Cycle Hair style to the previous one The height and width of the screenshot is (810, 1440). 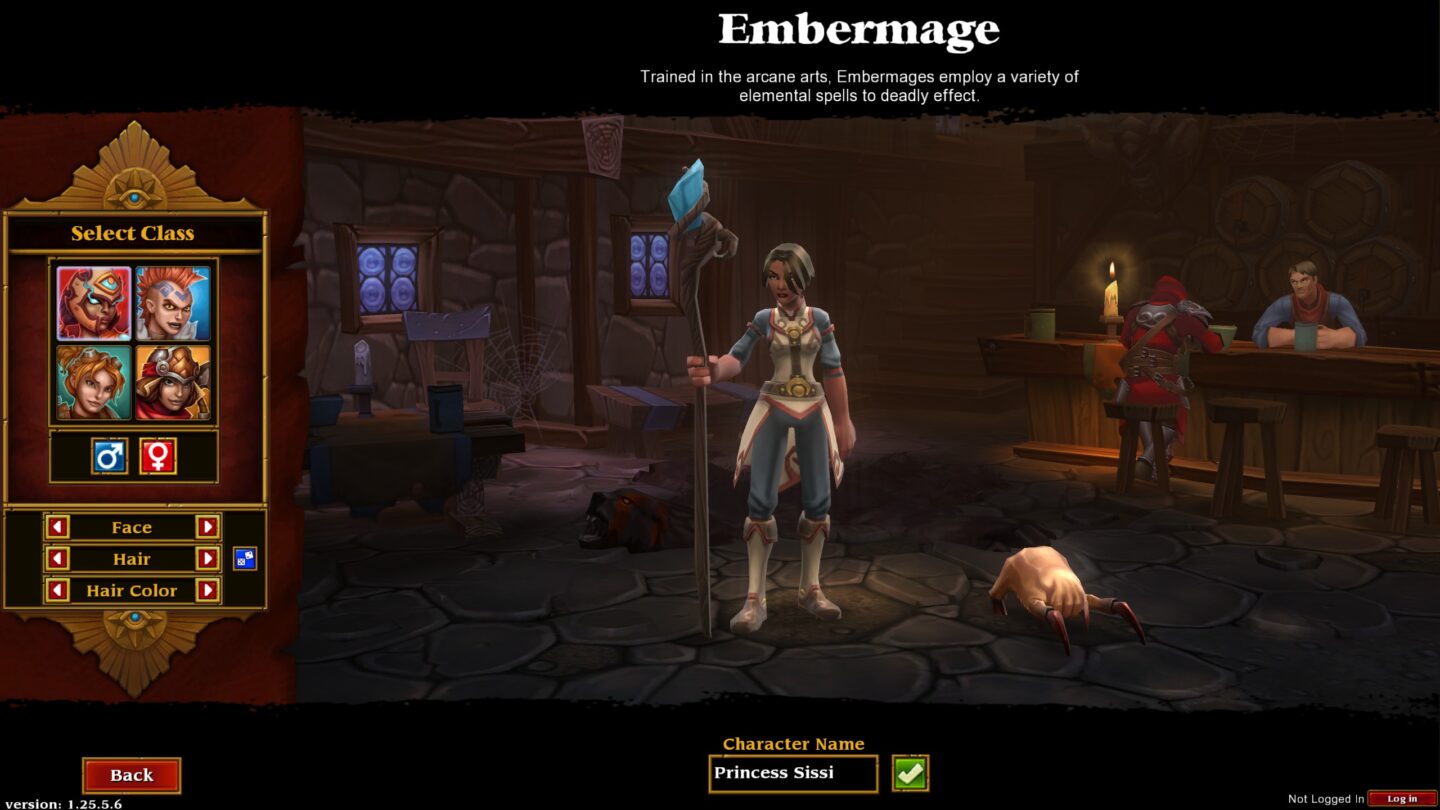pyautogui.click(x=58, y=559)
